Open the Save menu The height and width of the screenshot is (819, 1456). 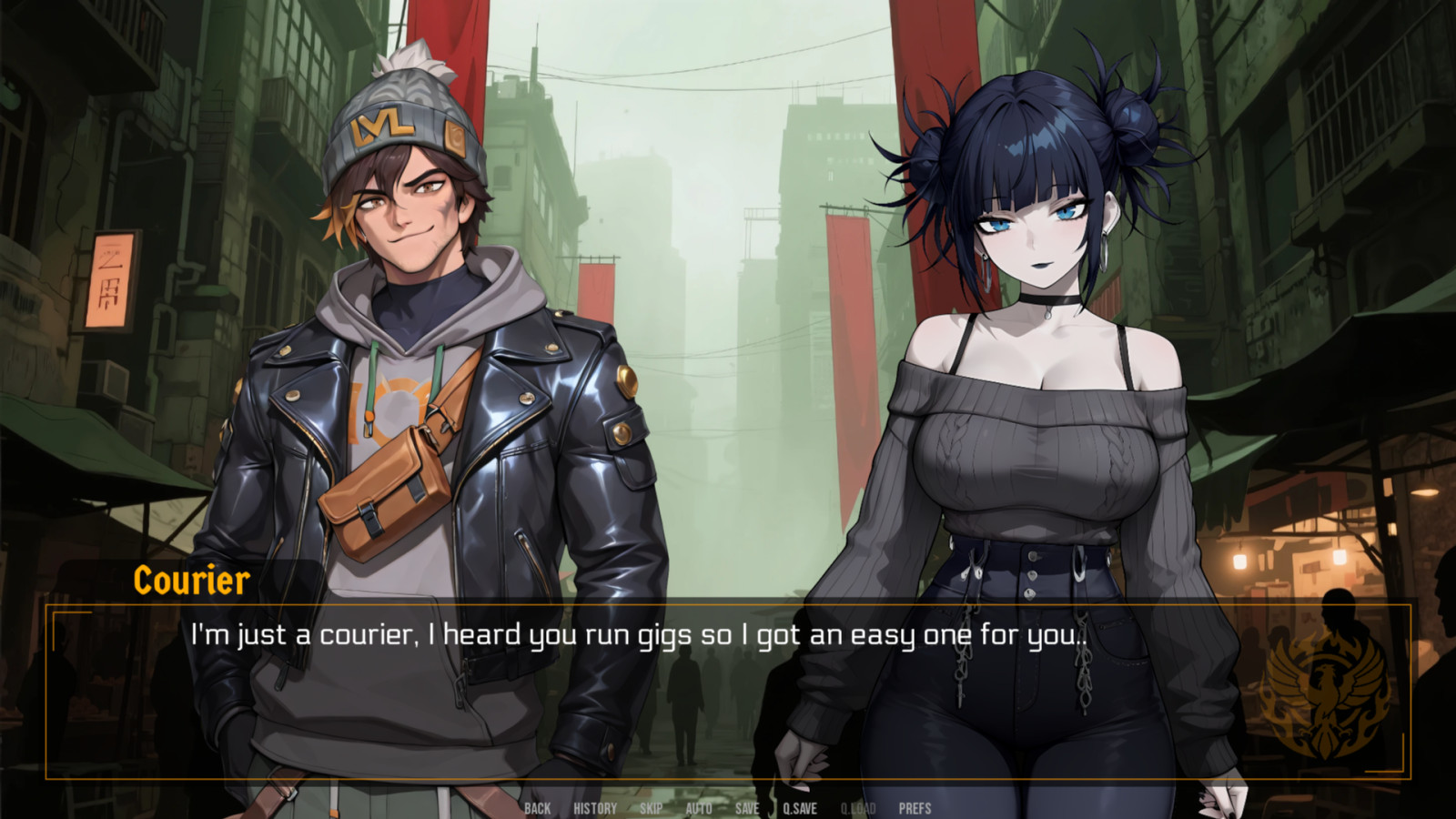pos(747,808)
